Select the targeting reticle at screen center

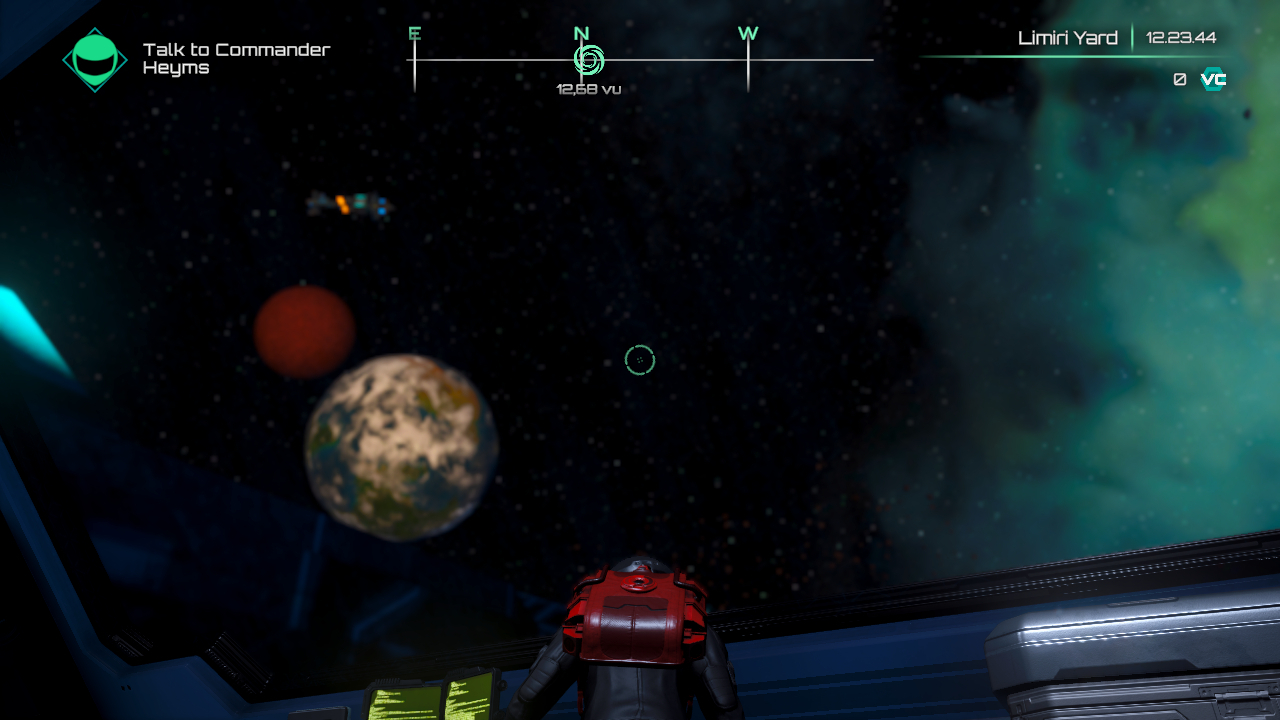pyautogui.click(x=640, y=360)
